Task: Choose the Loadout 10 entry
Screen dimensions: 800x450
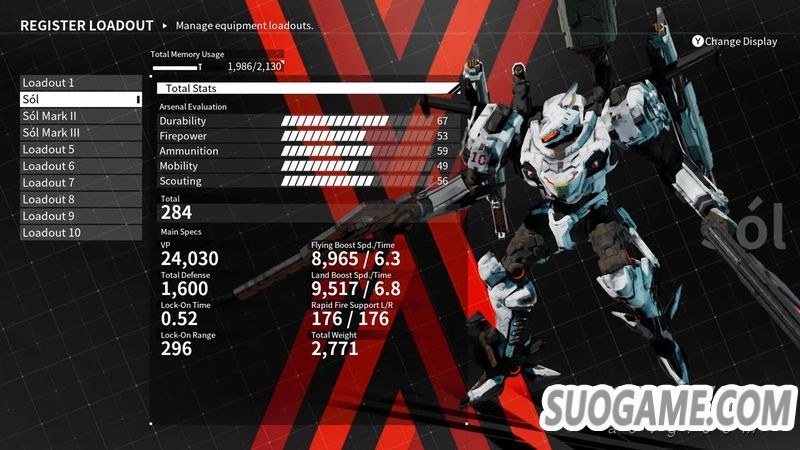Action: click(80, 233)
